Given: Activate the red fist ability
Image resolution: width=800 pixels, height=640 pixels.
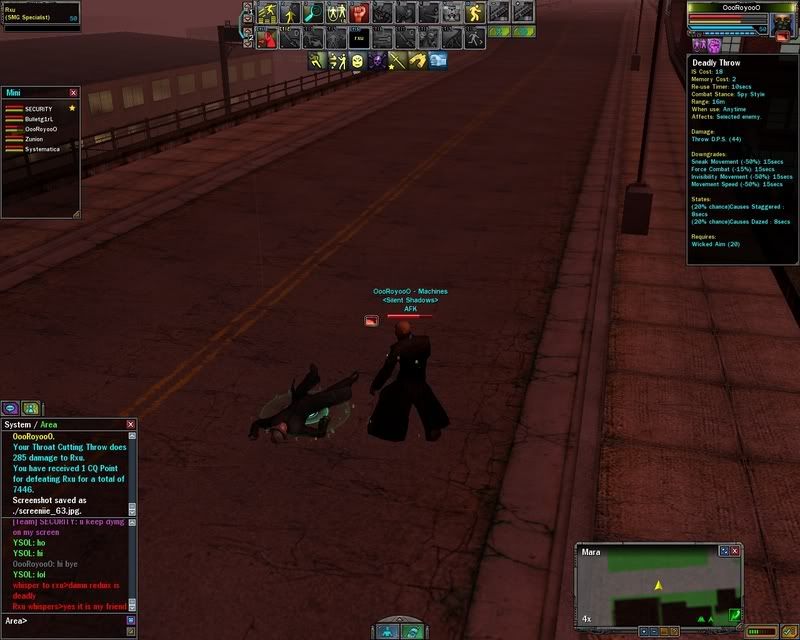Looking at the screenshot, I should [360, 12].
